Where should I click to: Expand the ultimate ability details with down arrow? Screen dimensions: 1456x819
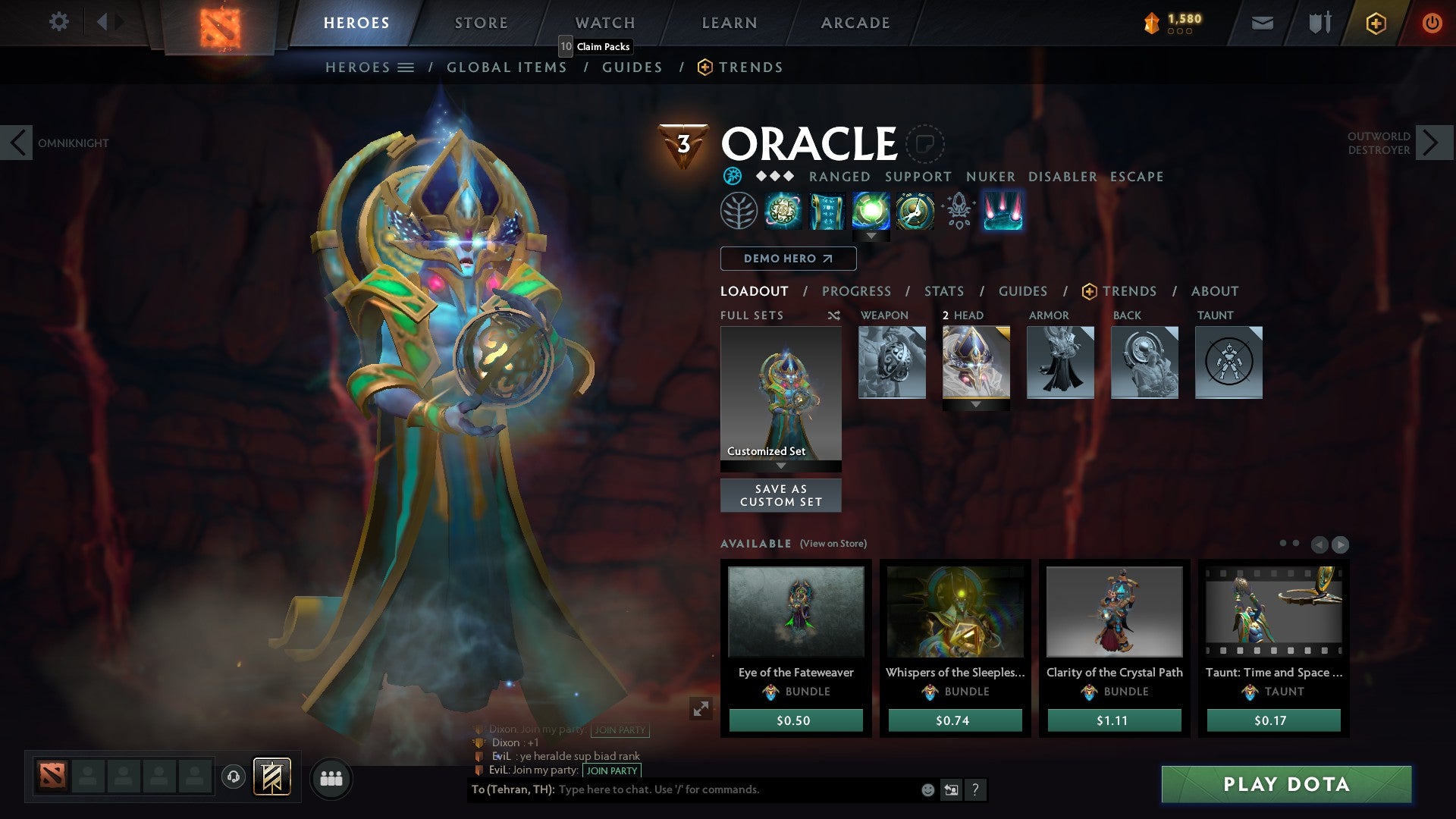click(871, 237)
